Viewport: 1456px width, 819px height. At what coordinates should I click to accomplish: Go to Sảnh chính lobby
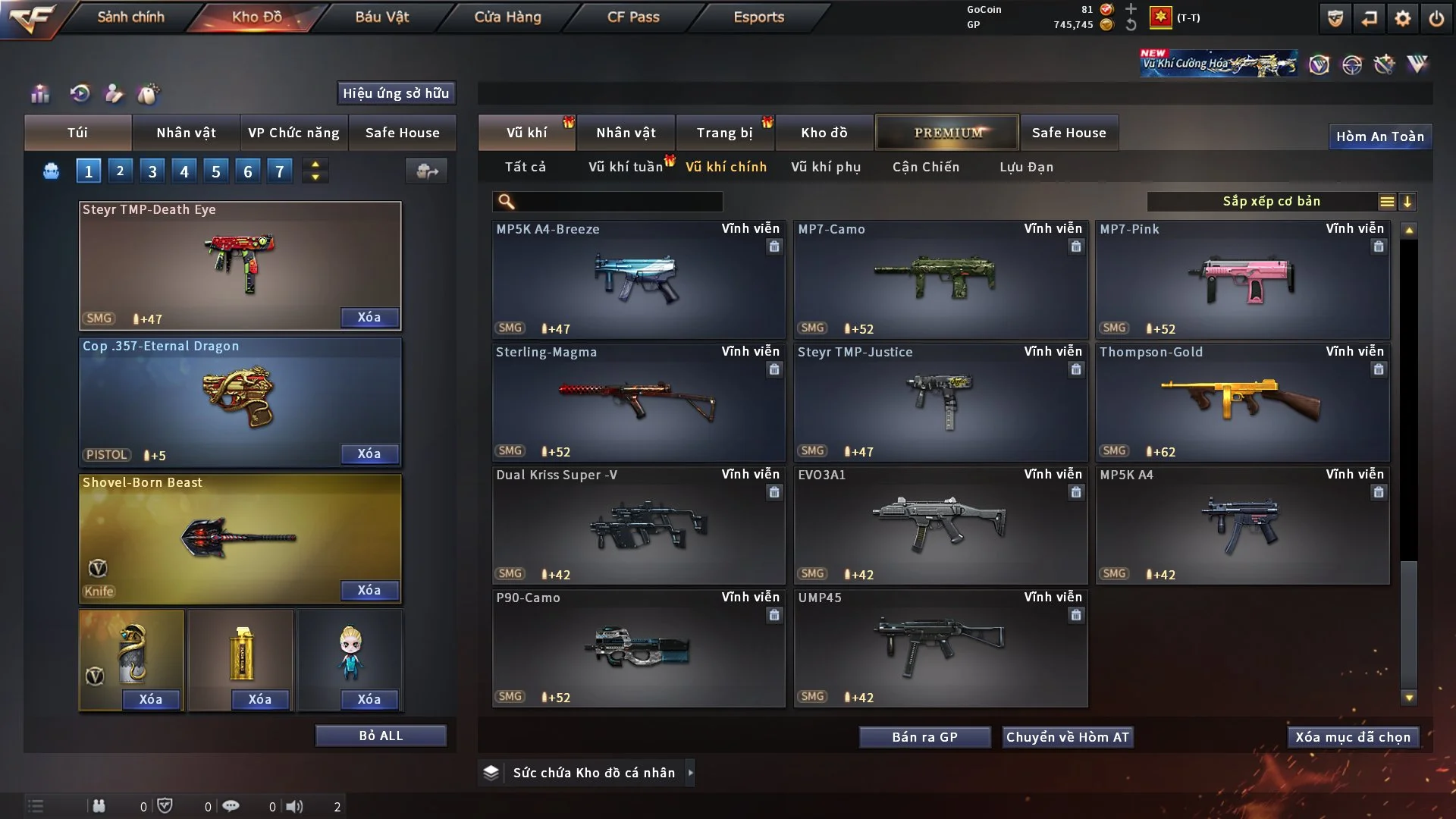[130, 17]
